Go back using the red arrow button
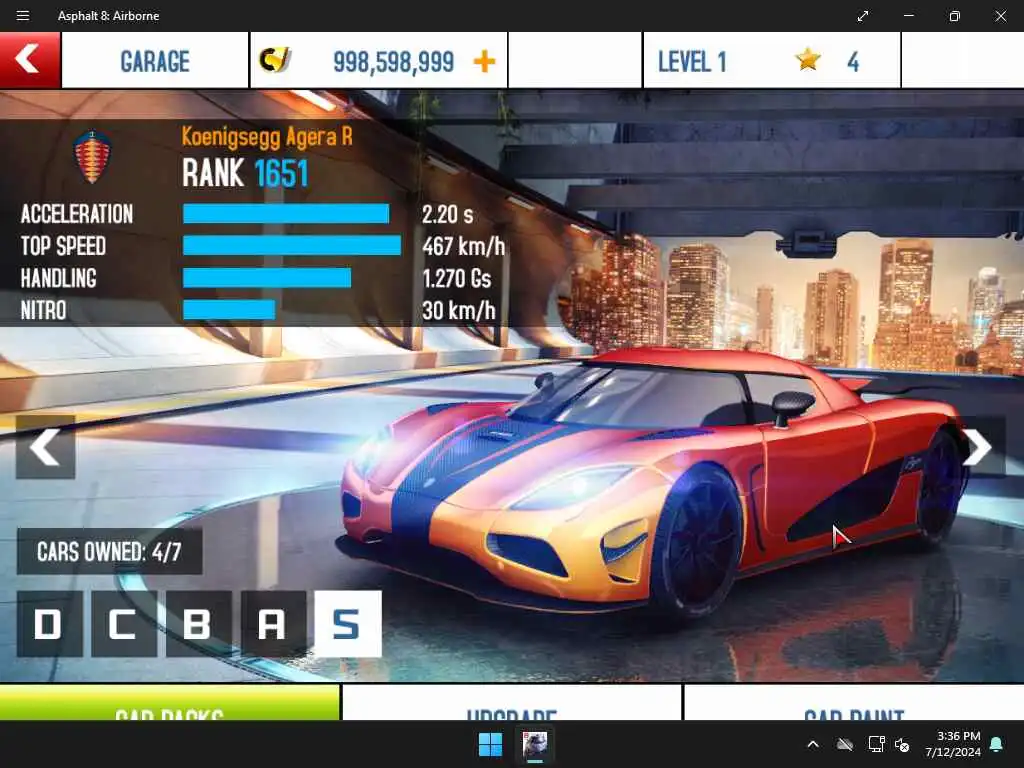The image size is (1024, 768). pyautogui.click(x=29, y=60)
